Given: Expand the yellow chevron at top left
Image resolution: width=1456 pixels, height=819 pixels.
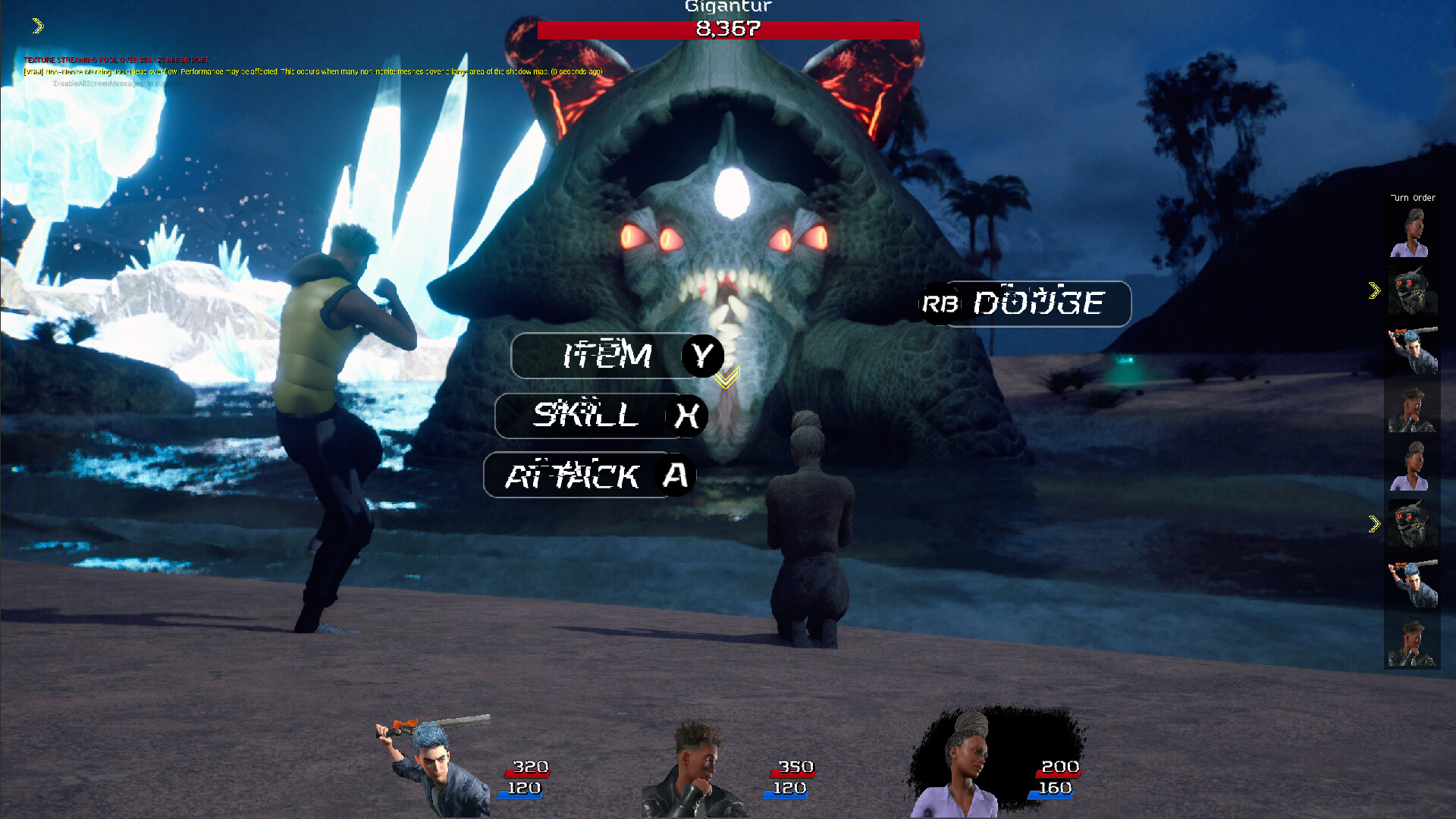Looking at the screenshot, I should point(36,26).
